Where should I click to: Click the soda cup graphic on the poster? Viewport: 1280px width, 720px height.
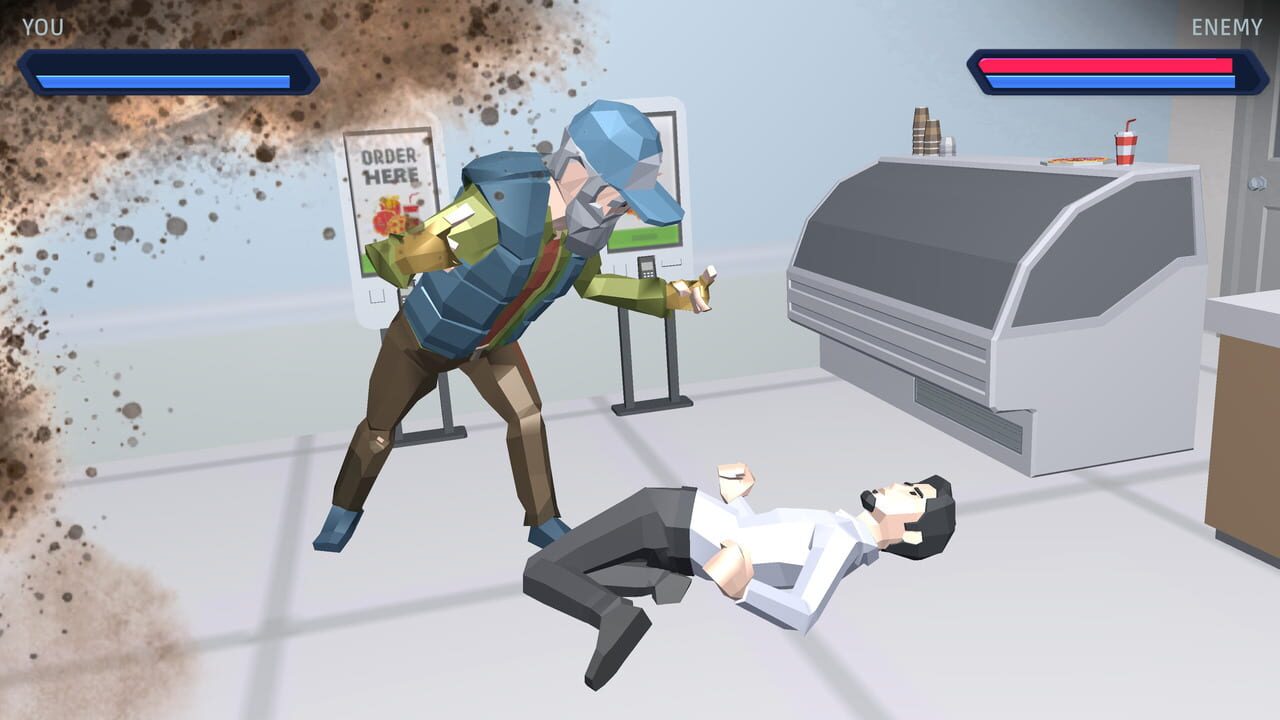pyautogui.click(x=411, y=208)
